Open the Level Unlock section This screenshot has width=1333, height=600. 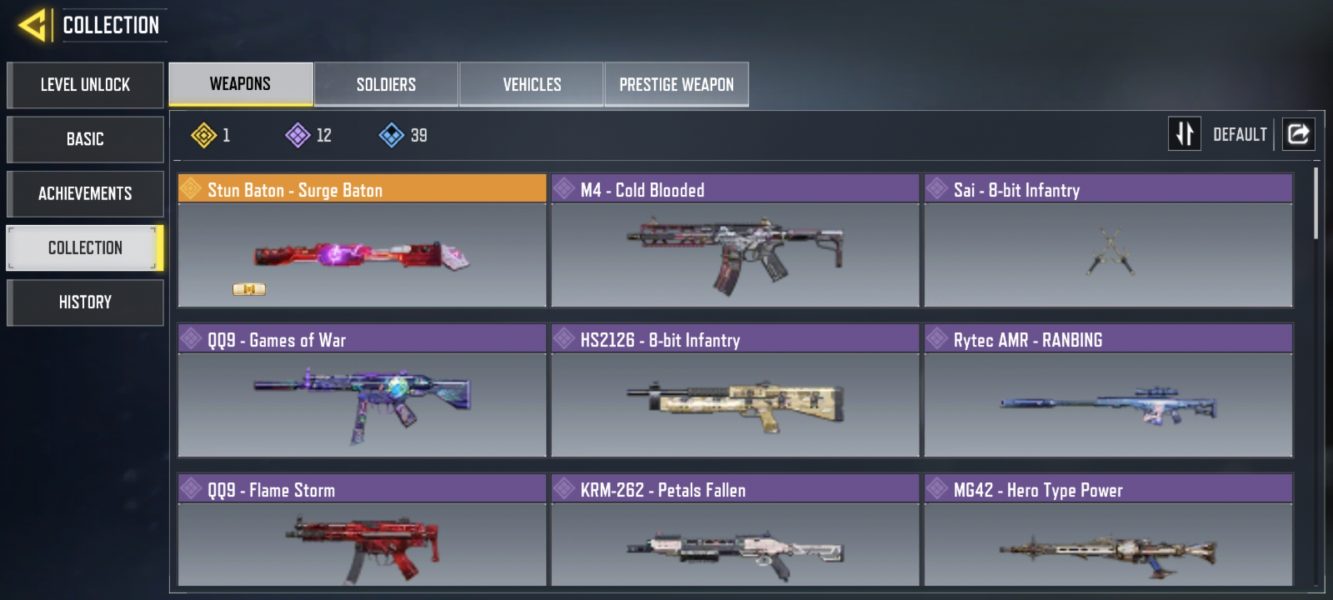[85, 85]
